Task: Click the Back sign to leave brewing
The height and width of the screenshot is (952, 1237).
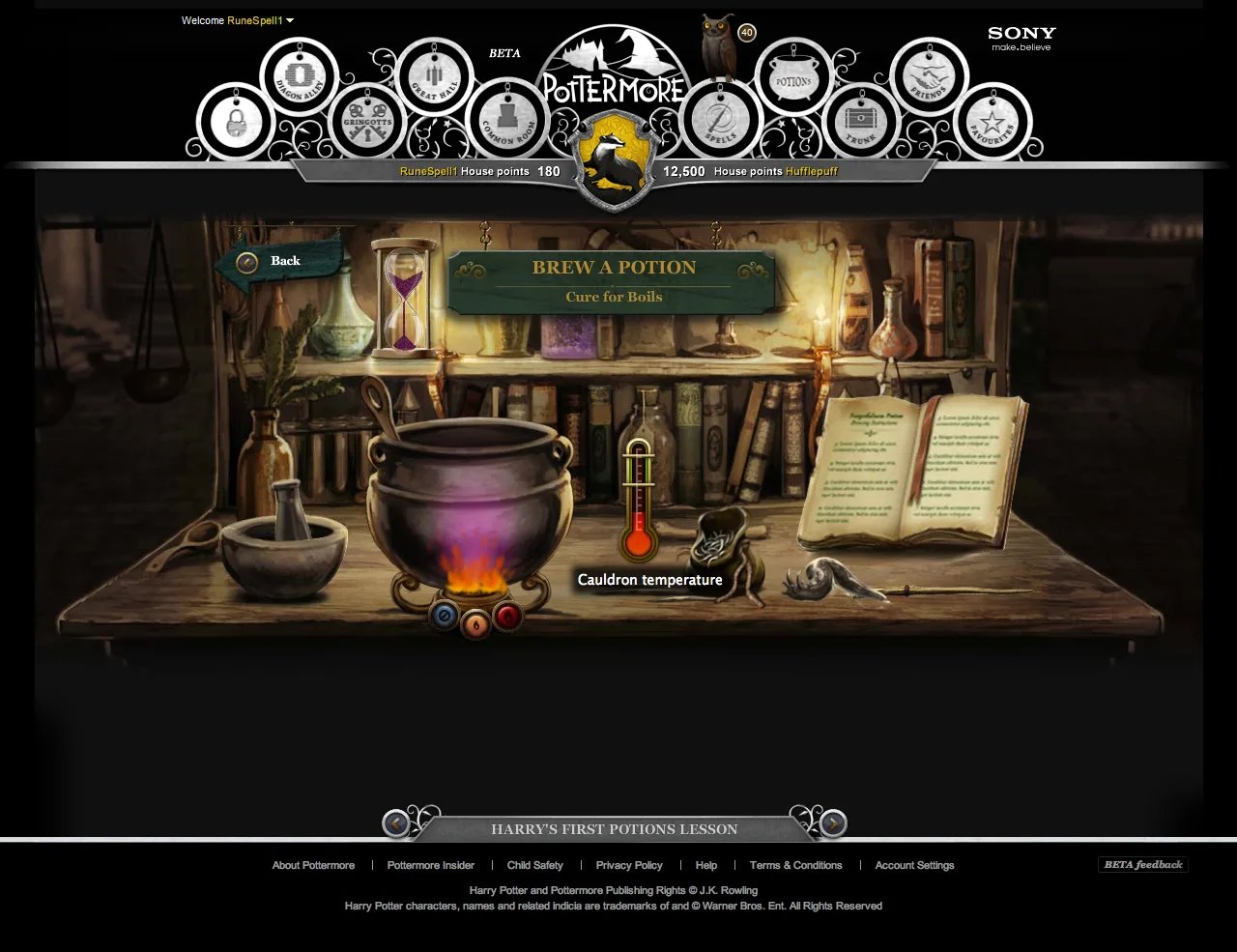Action: (278, 260)
